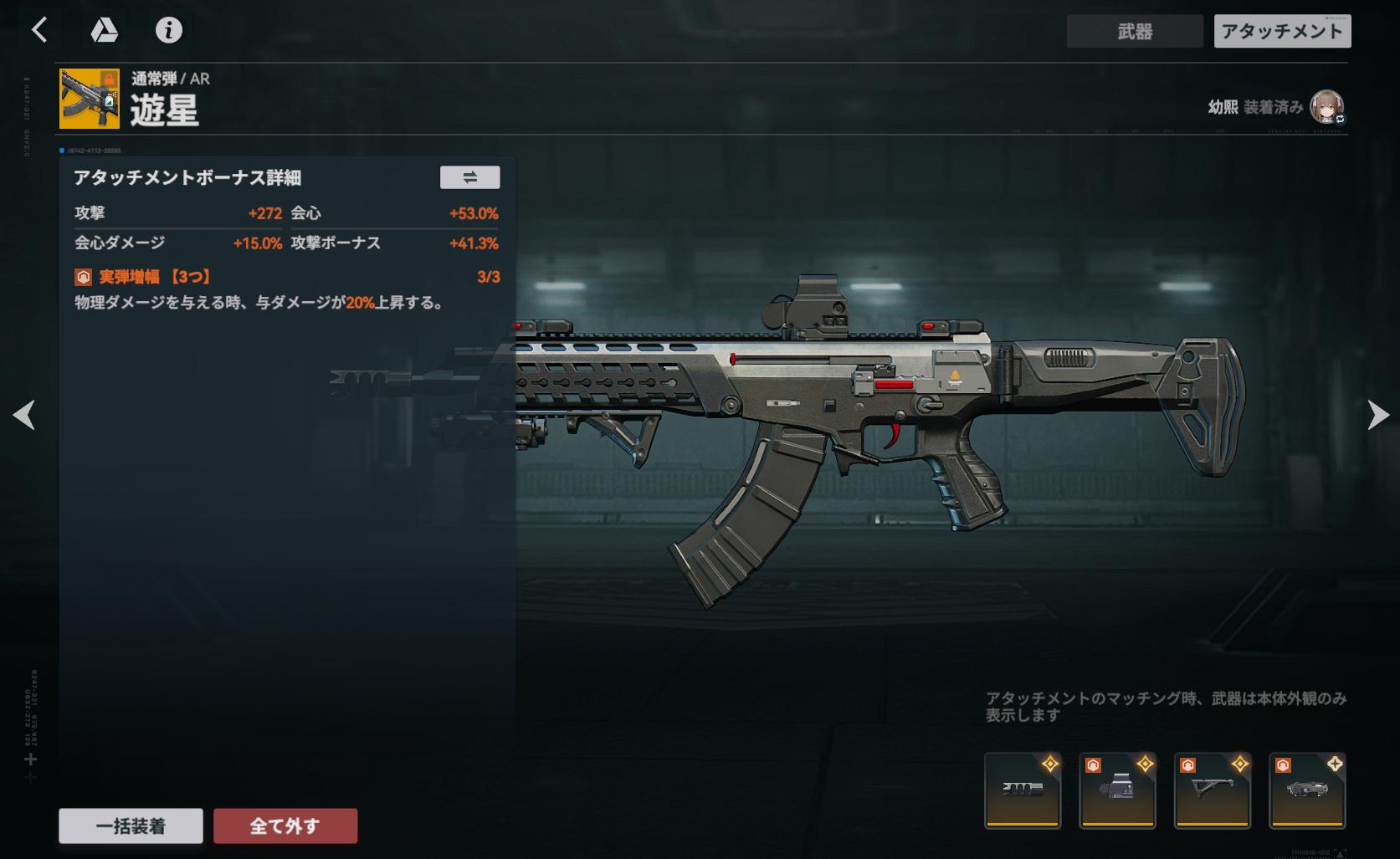
Task: Show the info panel icon
Action: pyautogui.click(x=169, y=31)
